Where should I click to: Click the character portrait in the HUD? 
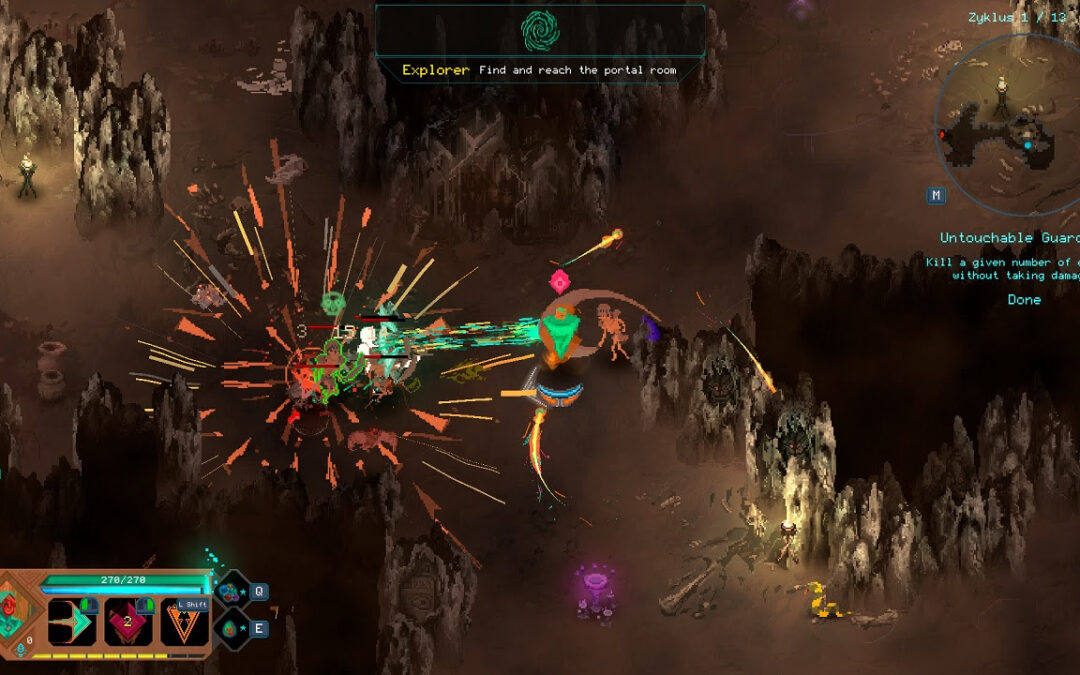pyautogui.click(x=17, y=610)
